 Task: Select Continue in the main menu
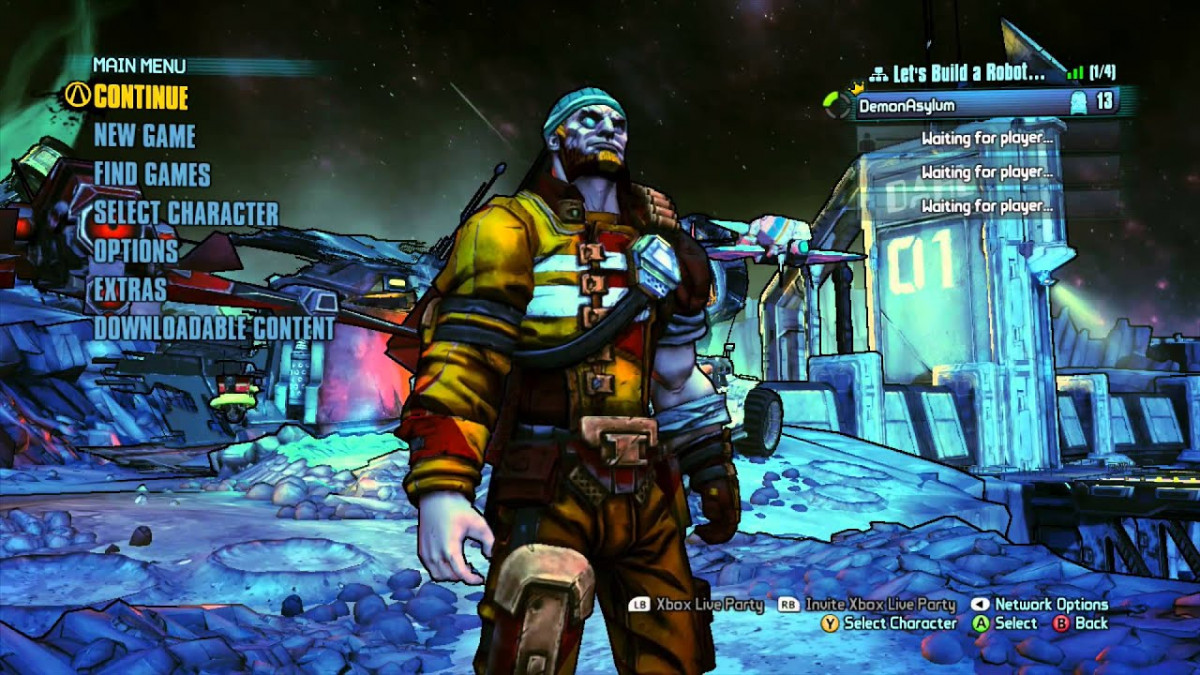coord(140,97)
